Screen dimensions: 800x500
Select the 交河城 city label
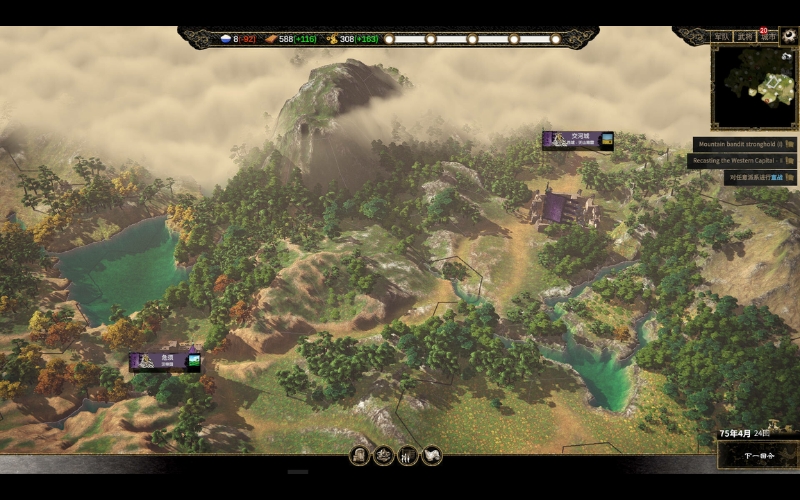tap(578, 140)
